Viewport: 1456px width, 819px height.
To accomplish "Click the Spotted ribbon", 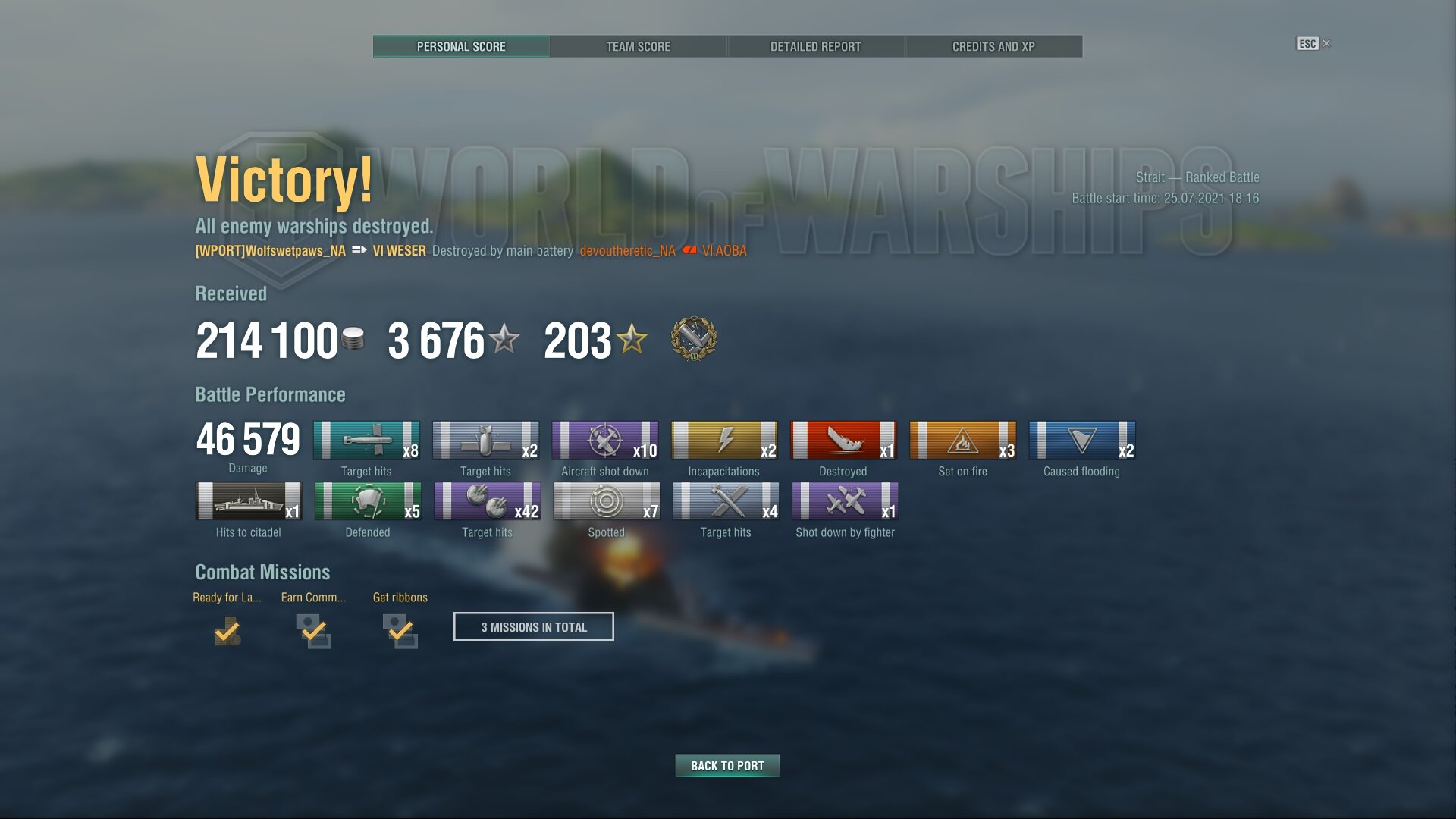I will pos(607,501).
